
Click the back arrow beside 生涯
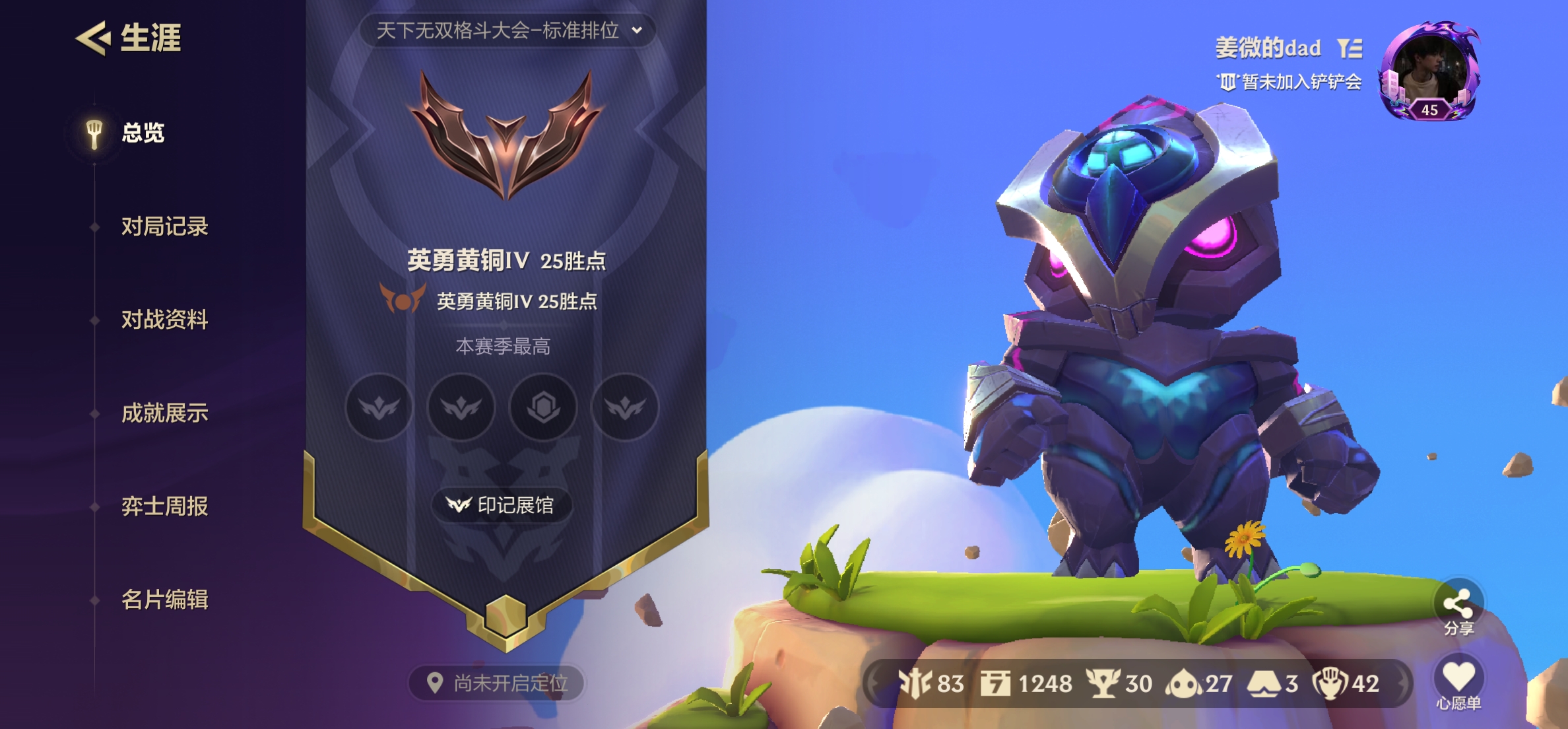coord(92,38)
